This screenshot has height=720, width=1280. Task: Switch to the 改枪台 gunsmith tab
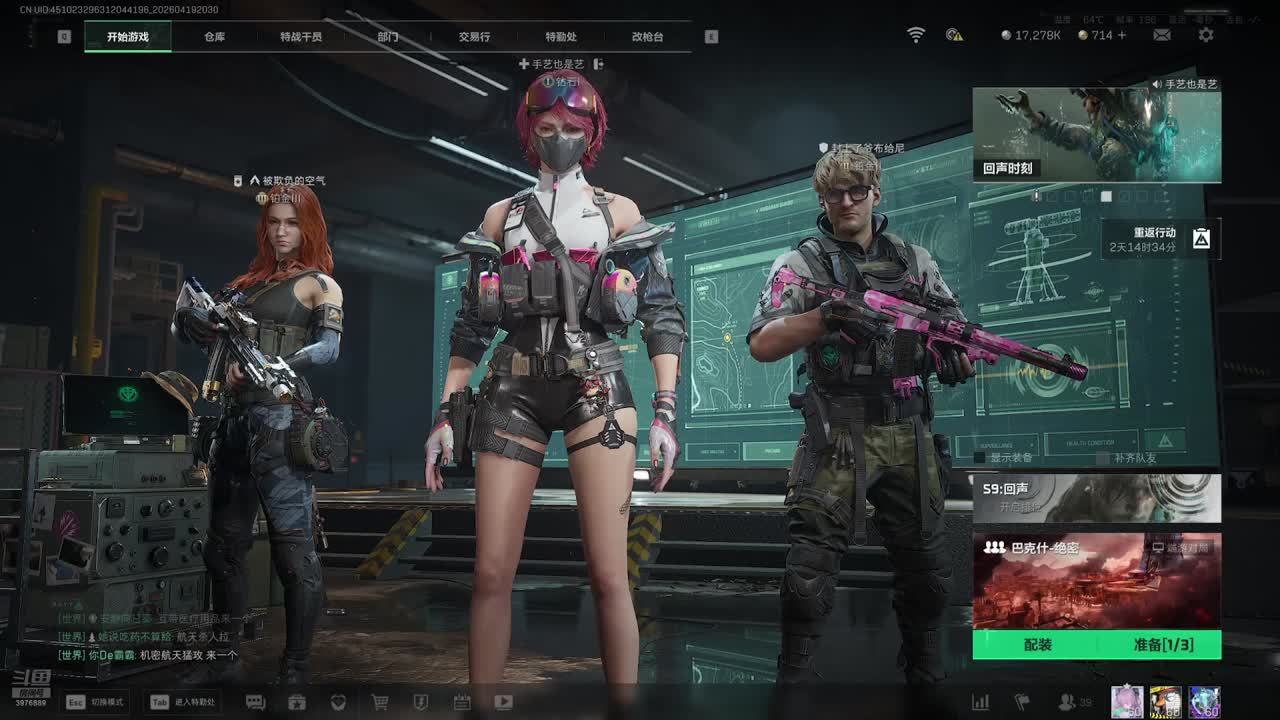point(647,37)
